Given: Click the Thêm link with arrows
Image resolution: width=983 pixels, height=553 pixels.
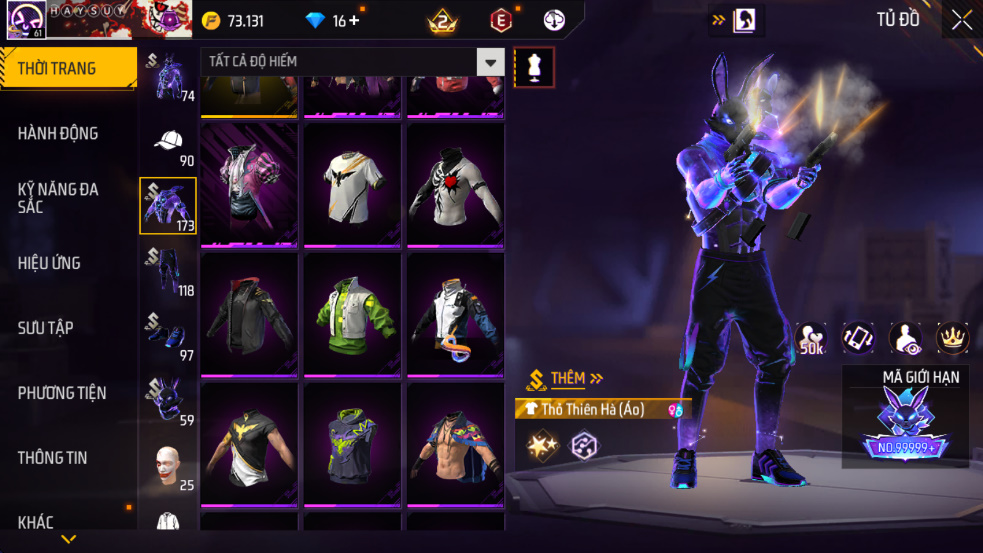Looking at the screenshot, I should pos(576,379).
